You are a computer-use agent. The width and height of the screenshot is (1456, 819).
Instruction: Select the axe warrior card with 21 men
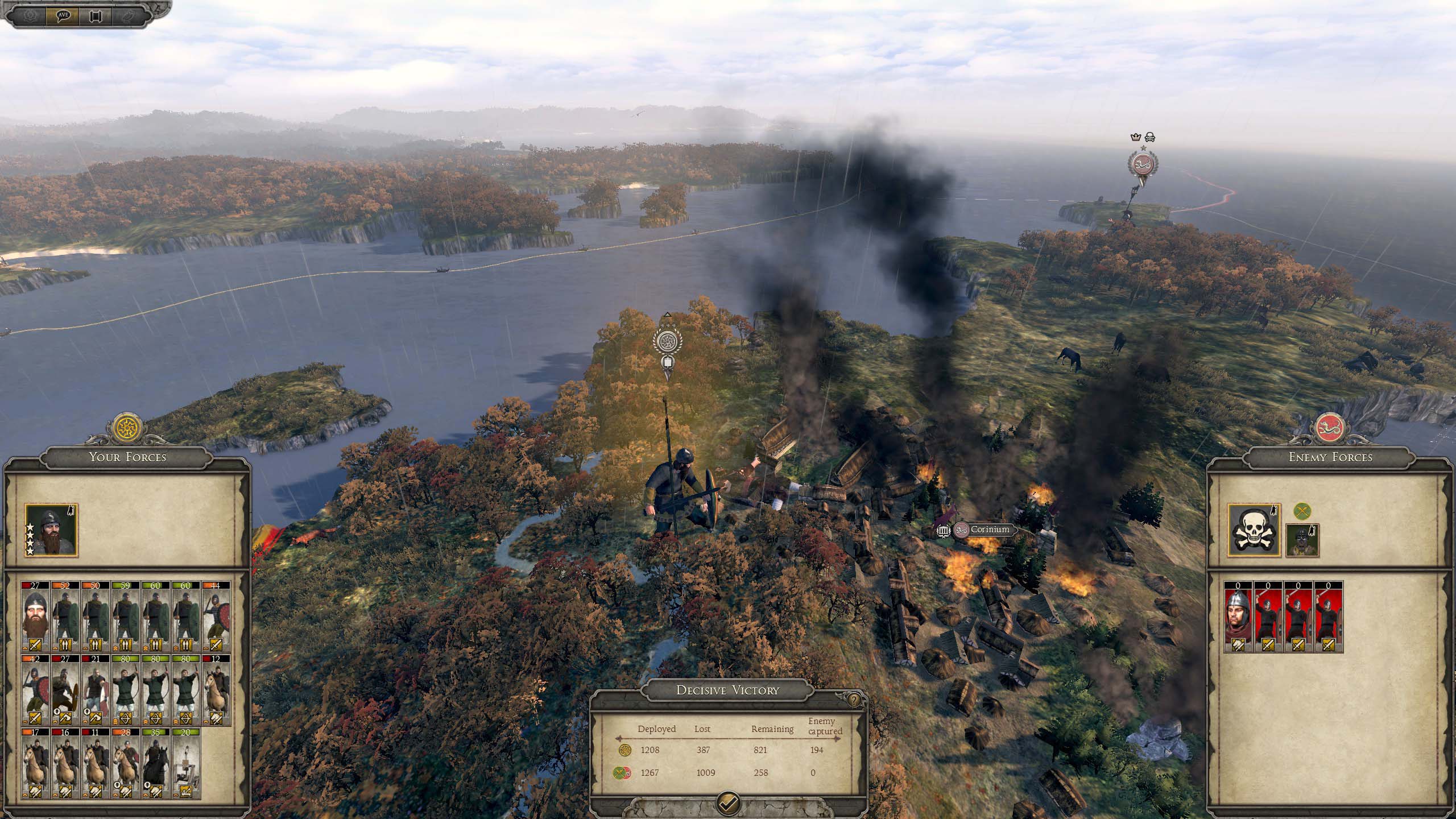coord(96,690)
